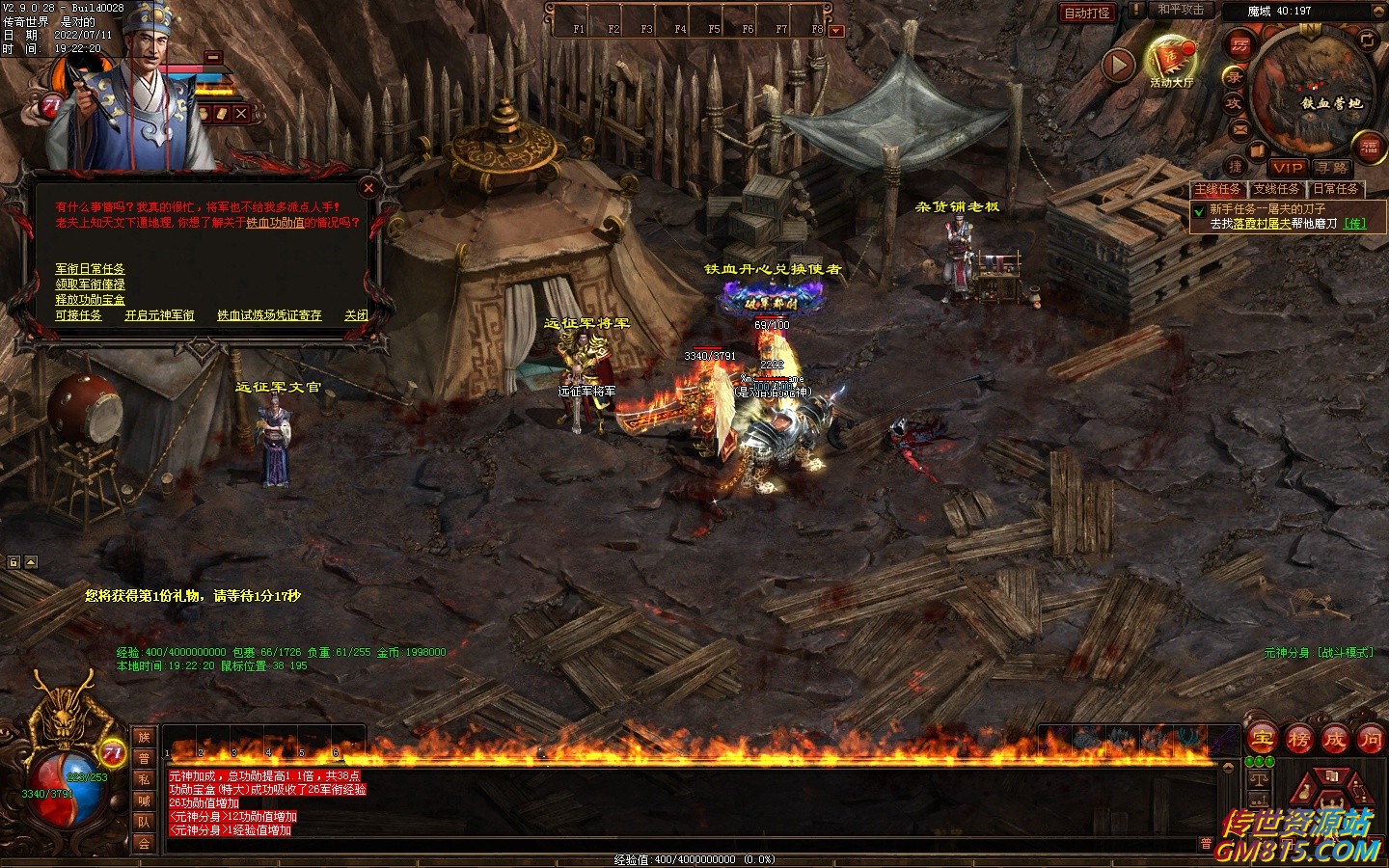
Task: Close the NPC dialogue with the X button
Action: (x=368, y=188)
